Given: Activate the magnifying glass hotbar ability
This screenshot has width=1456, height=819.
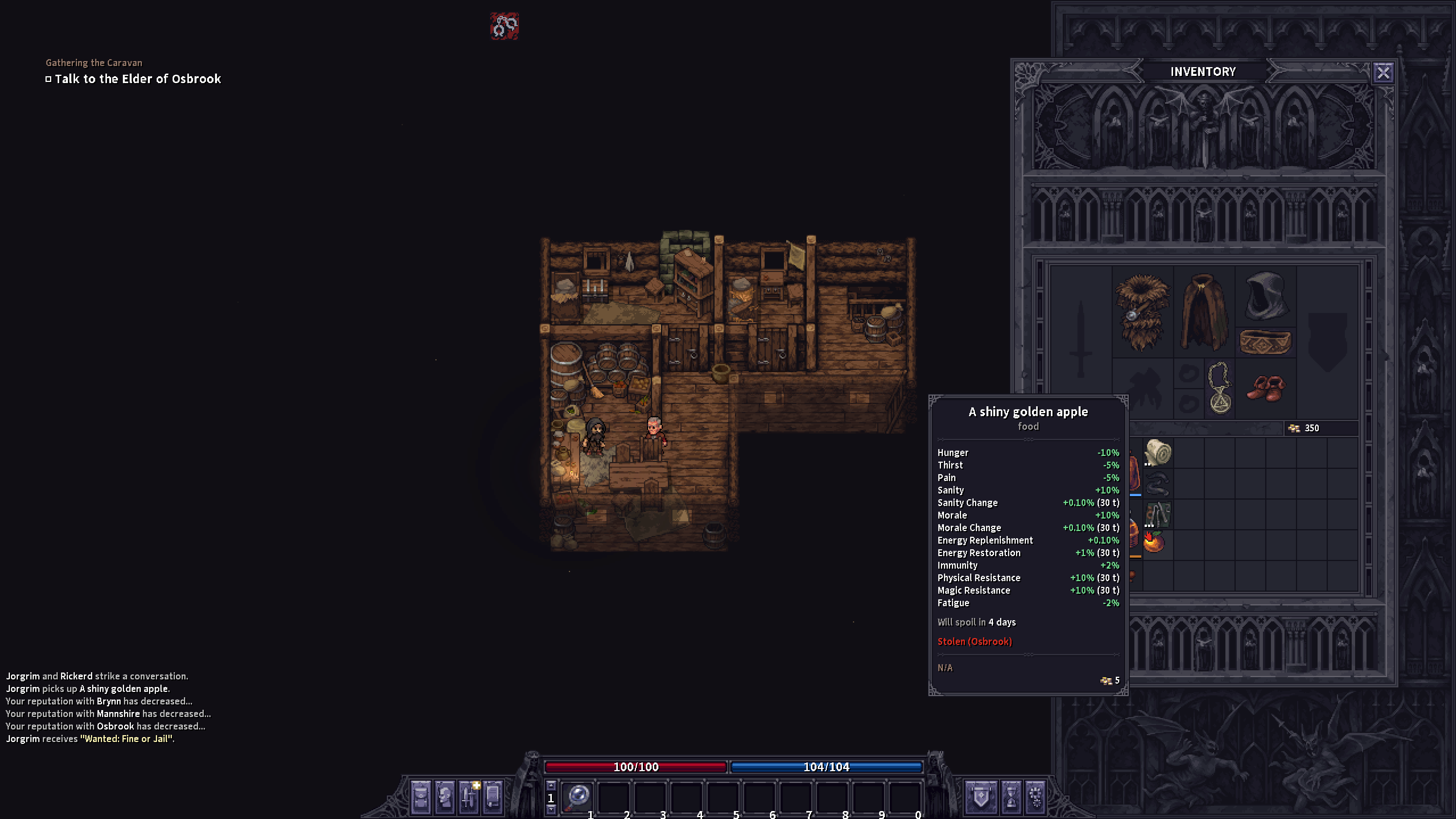Looking at the screenshot, I should coord(578,796).
